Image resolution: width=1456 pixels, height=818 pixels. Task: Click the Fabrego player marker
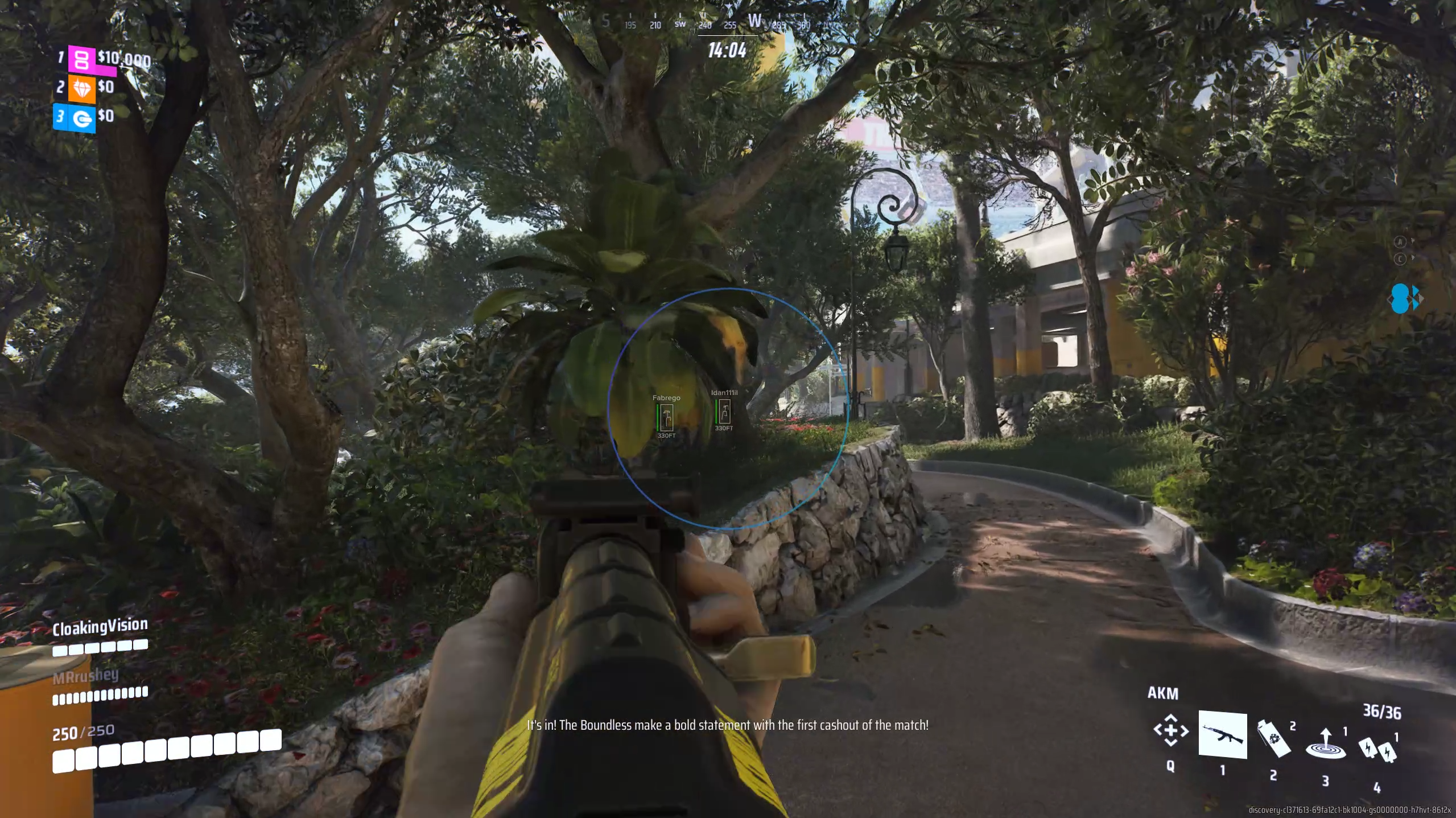pyautogui.click(x=666, y=417)
